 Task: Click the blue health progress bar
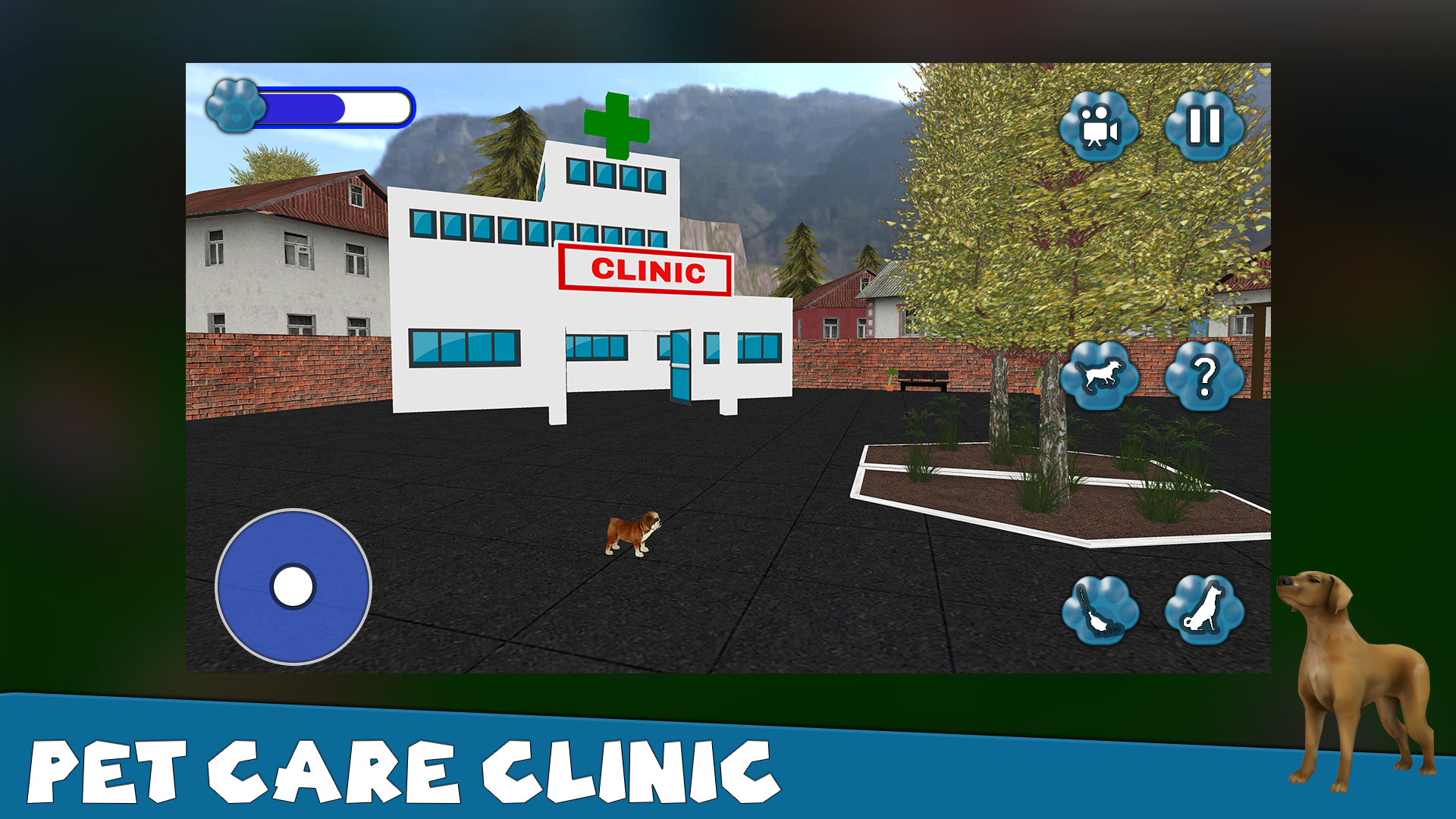[x=334, y=106]
